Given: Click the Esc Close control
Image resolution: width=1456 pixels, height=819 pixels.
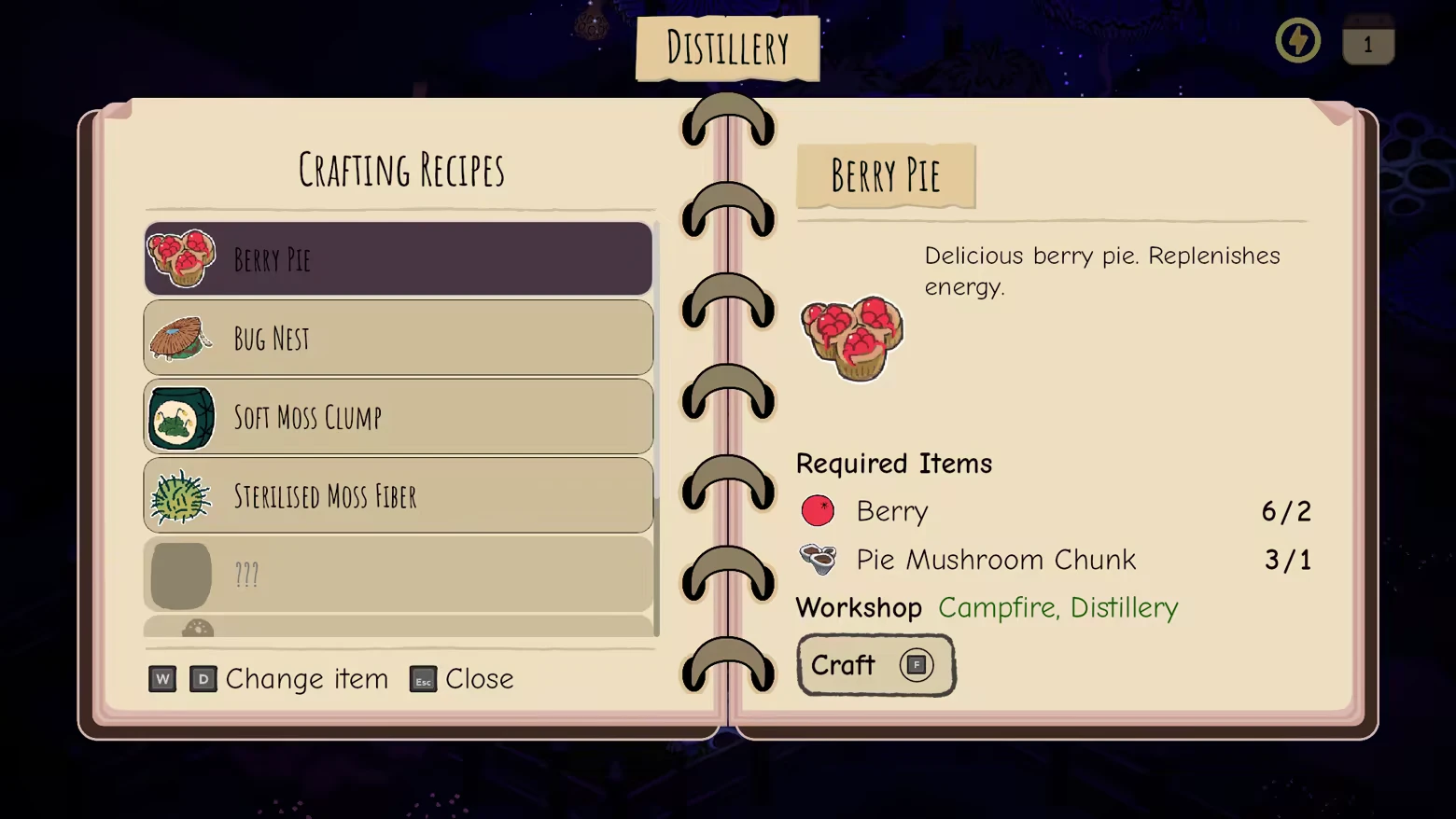Looking at the screenshot, I should point(460,679).
